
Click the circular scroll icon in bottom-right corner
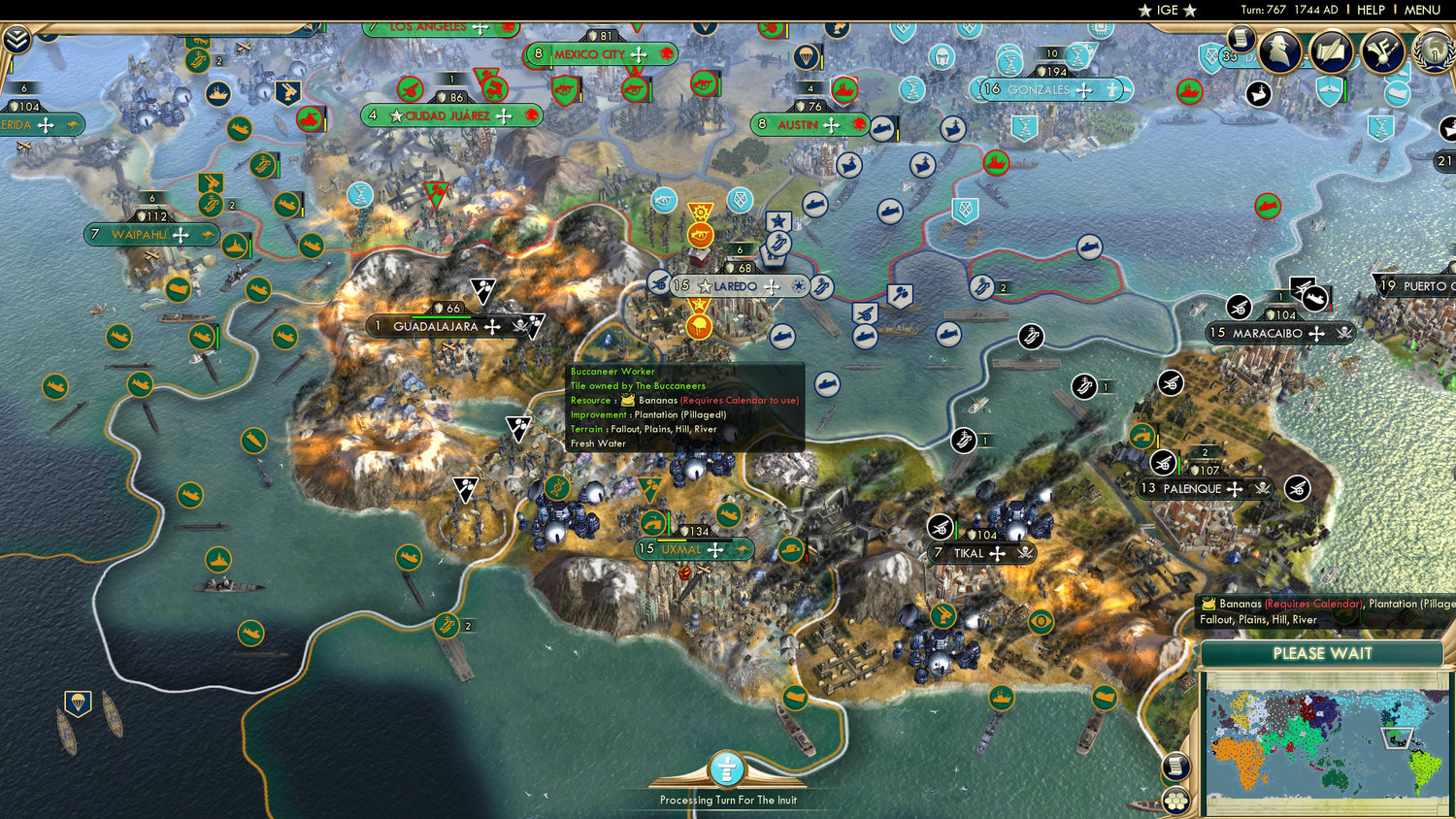[x=1175, y=766]
